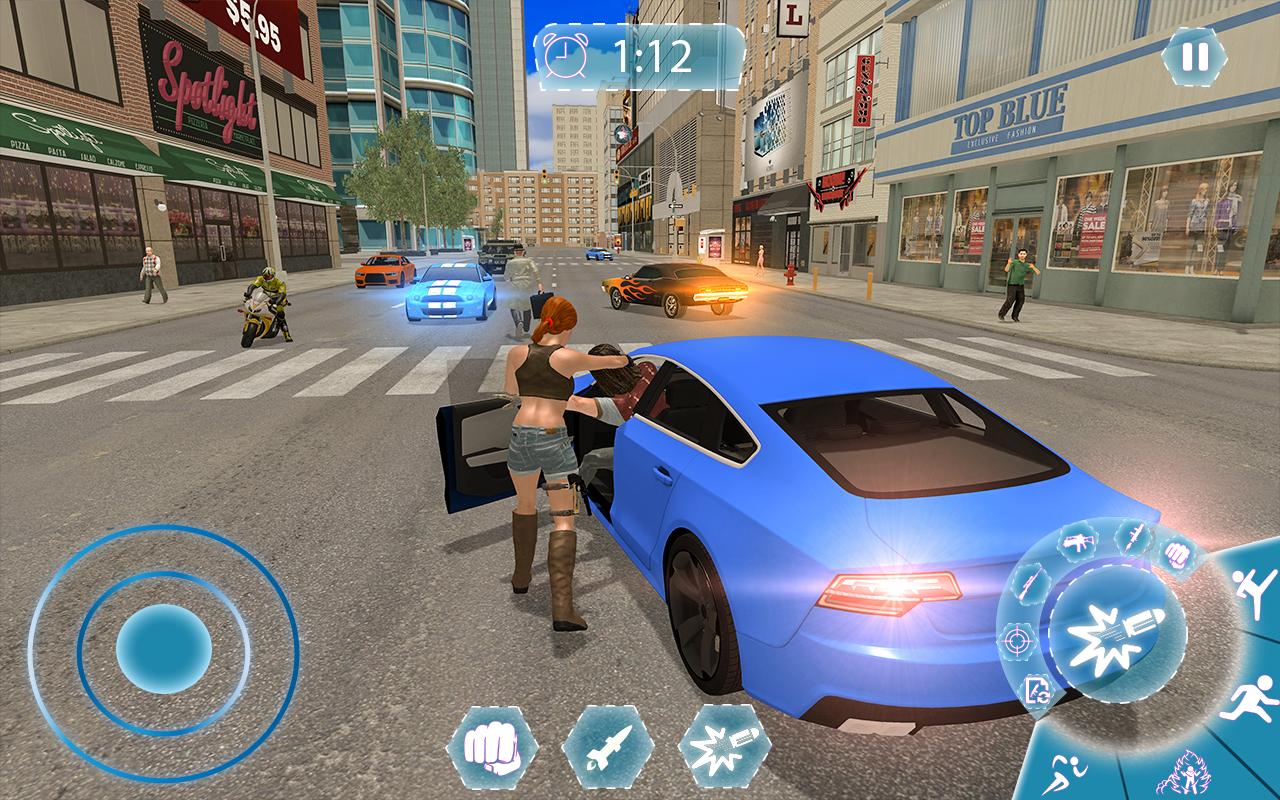Tap the alarm clock timer showing 1:12
This screenshot has width=1280, height=800.
tap(637, 58)
